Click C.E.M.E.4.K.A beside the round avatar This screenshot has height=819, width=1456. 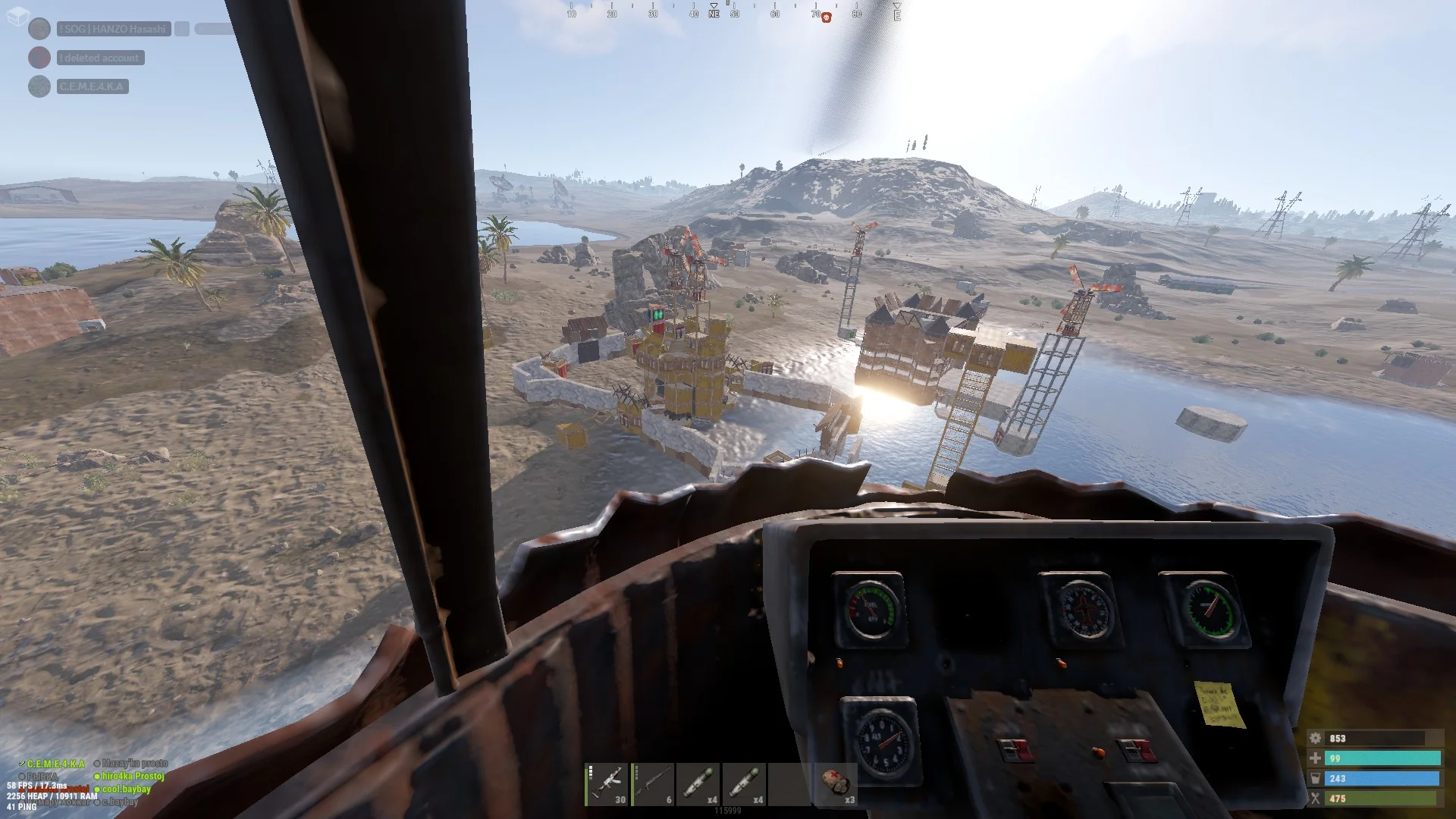pyautogui.click(x=93, y=86)
